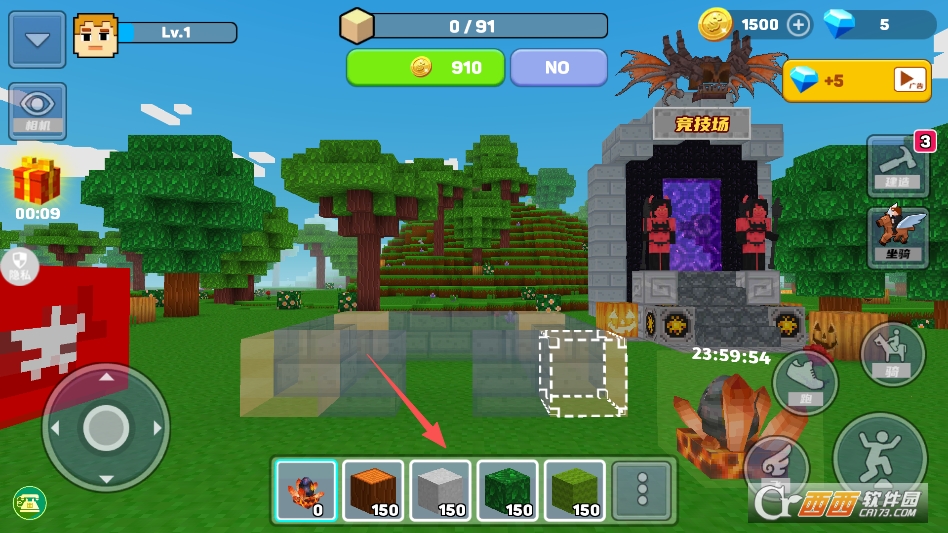Select the white stone block slot
Viewport: 948px width, 533px height.
click(x=440, y=491)
